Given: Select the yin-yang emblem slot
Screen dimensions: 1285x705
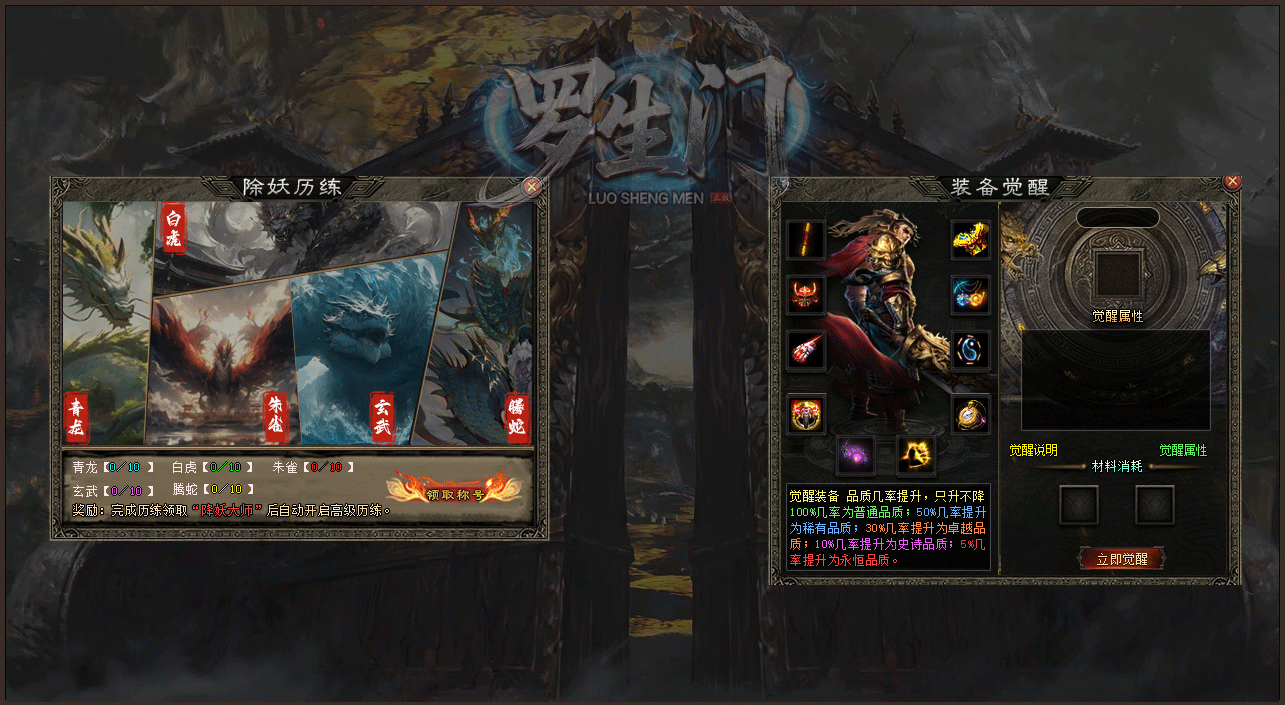Looking at the screenshot, I should (970, 350).
